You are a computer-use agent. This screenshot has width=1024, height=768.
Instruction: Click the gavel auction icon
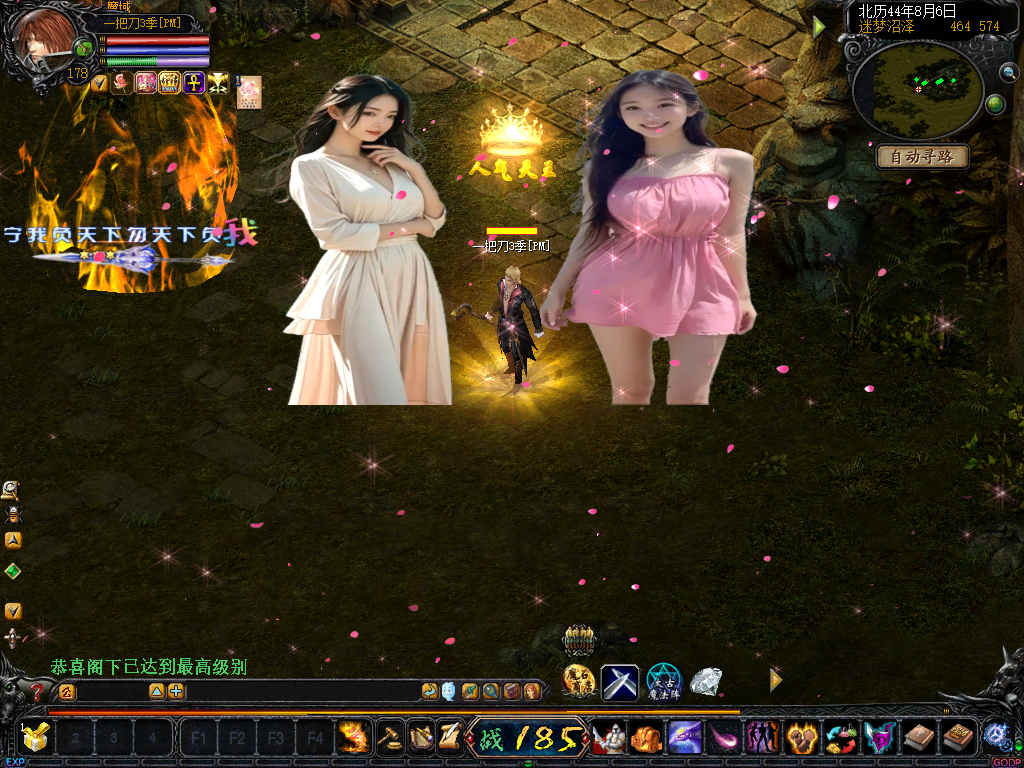coord(387,738)
